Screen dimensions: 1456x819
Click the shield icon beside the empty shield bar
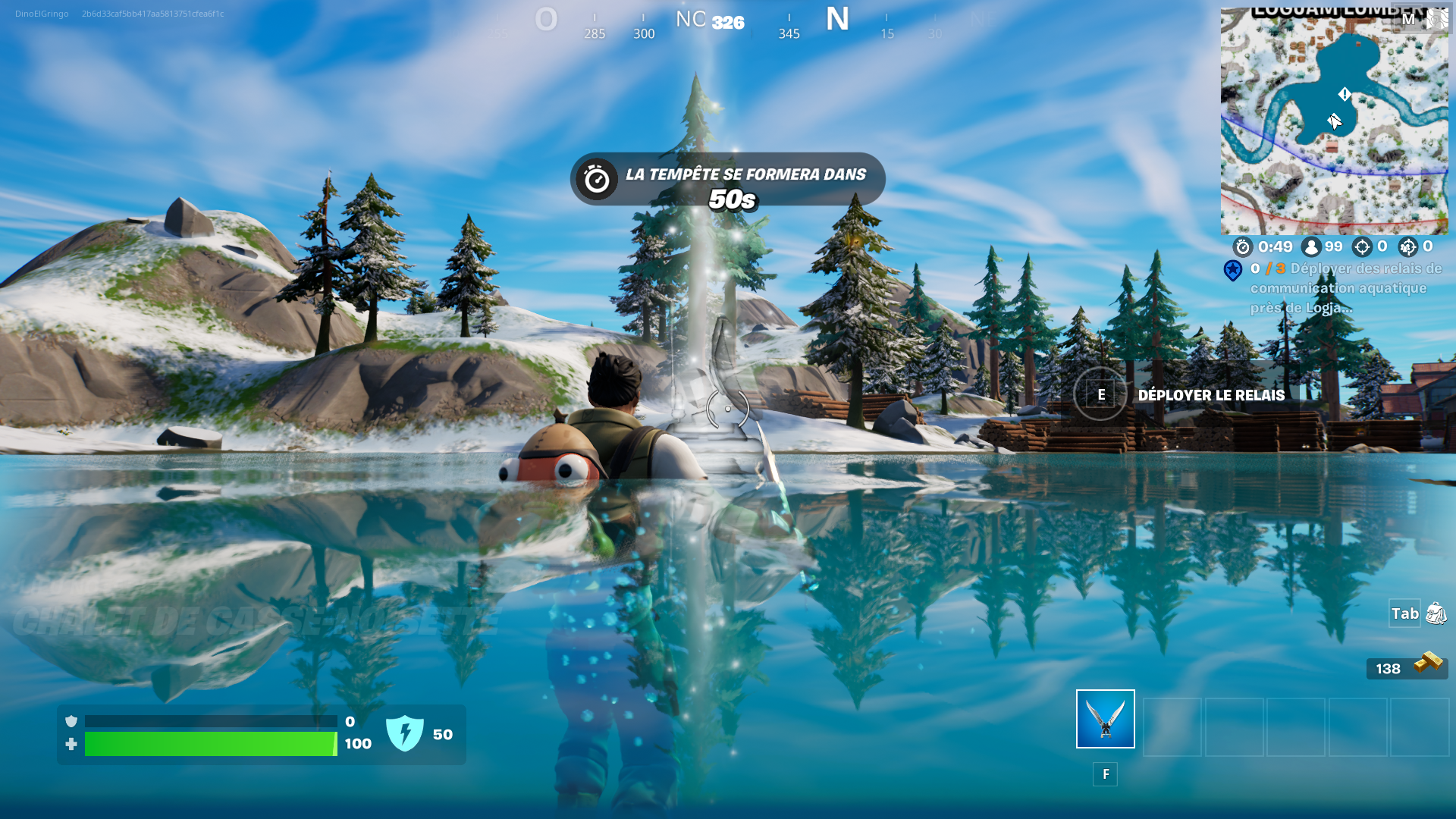[x=71, y=722]
